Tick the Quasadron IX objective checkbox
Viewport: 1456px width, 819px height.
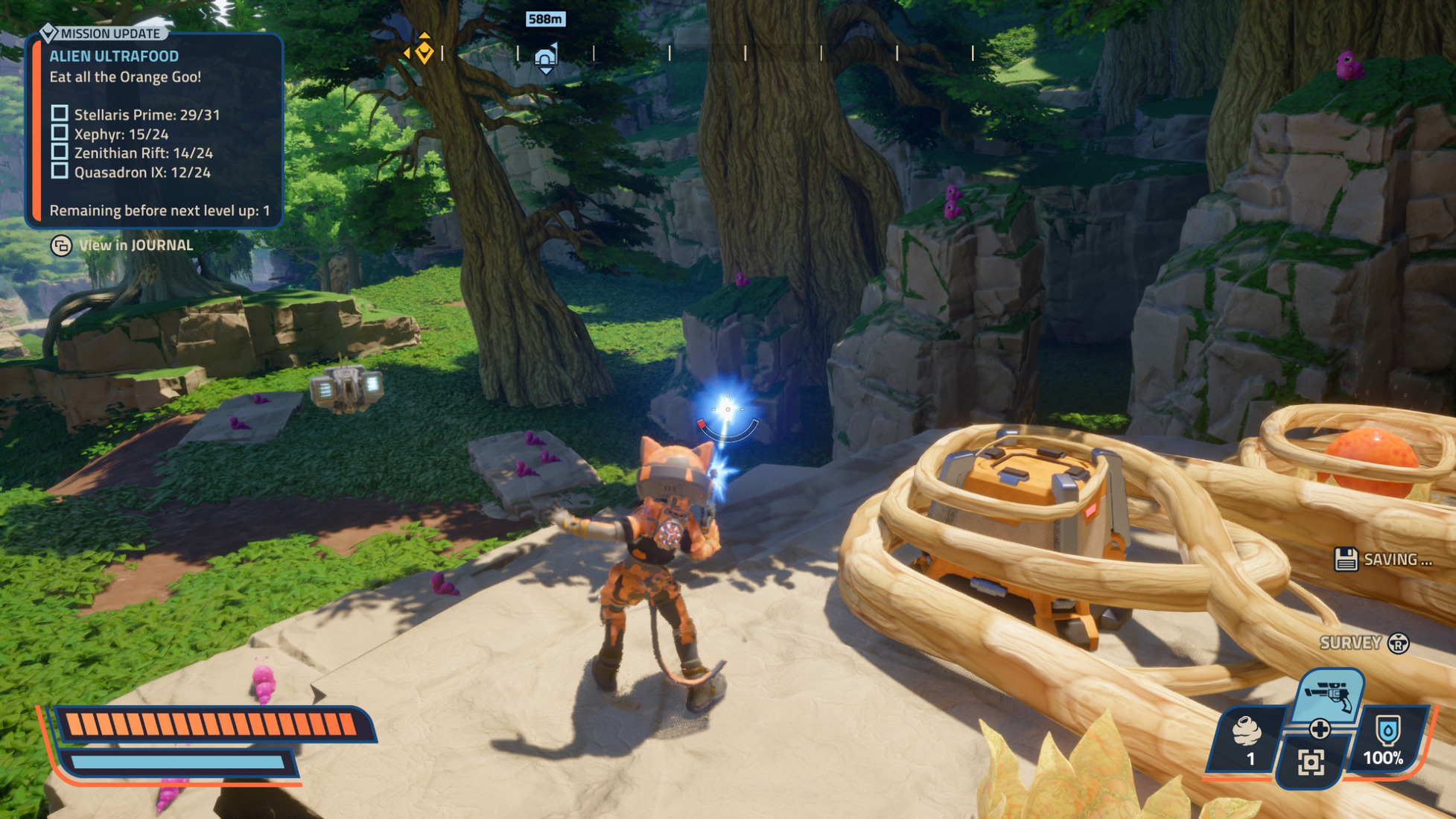tap(60, 171)
